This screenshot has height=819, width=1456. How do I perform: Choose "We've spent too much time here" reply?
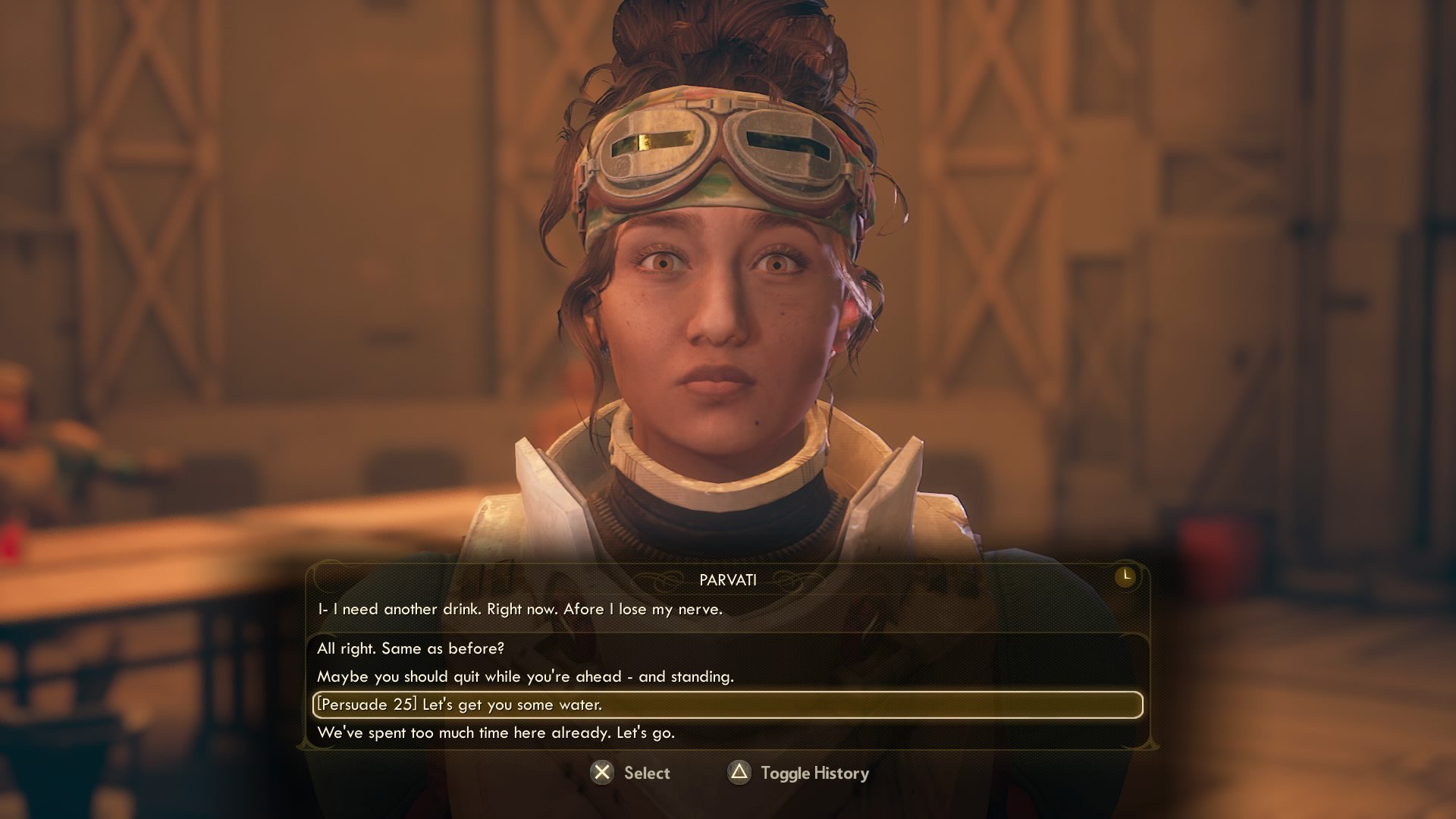click(495, 733)
